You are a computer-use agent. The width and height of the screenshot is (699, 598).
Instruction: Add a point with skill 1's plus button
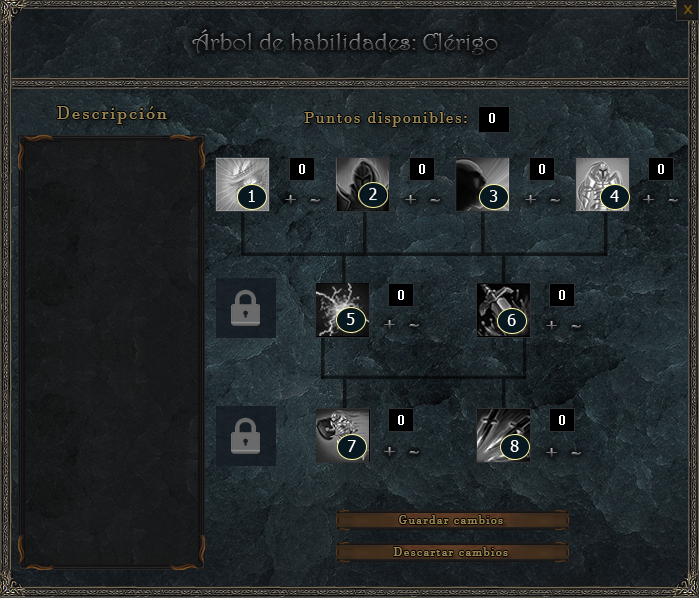pos(291,199)
